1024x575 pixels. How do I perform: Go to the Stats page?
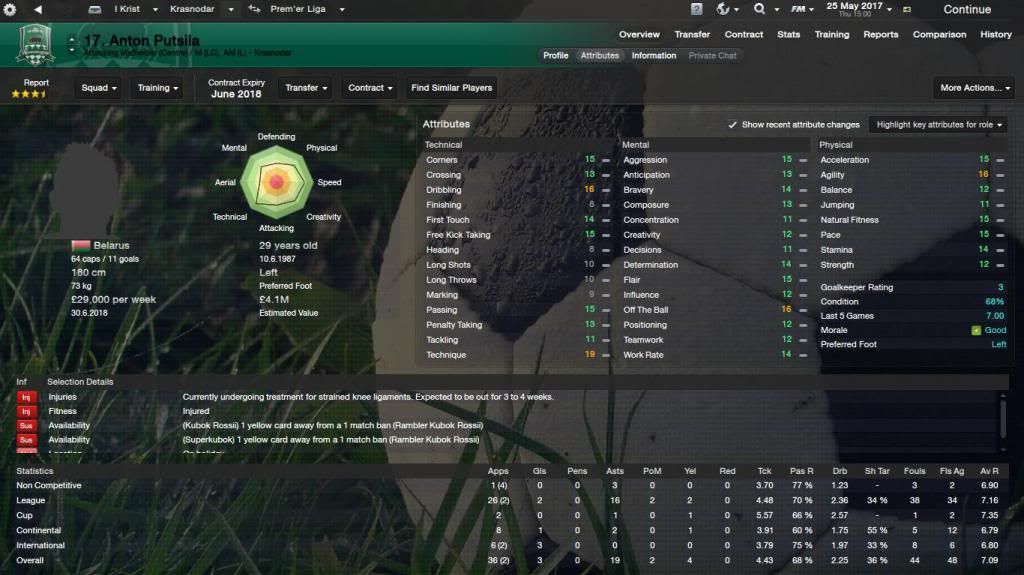pyautogui.click(x=789, y=34)
